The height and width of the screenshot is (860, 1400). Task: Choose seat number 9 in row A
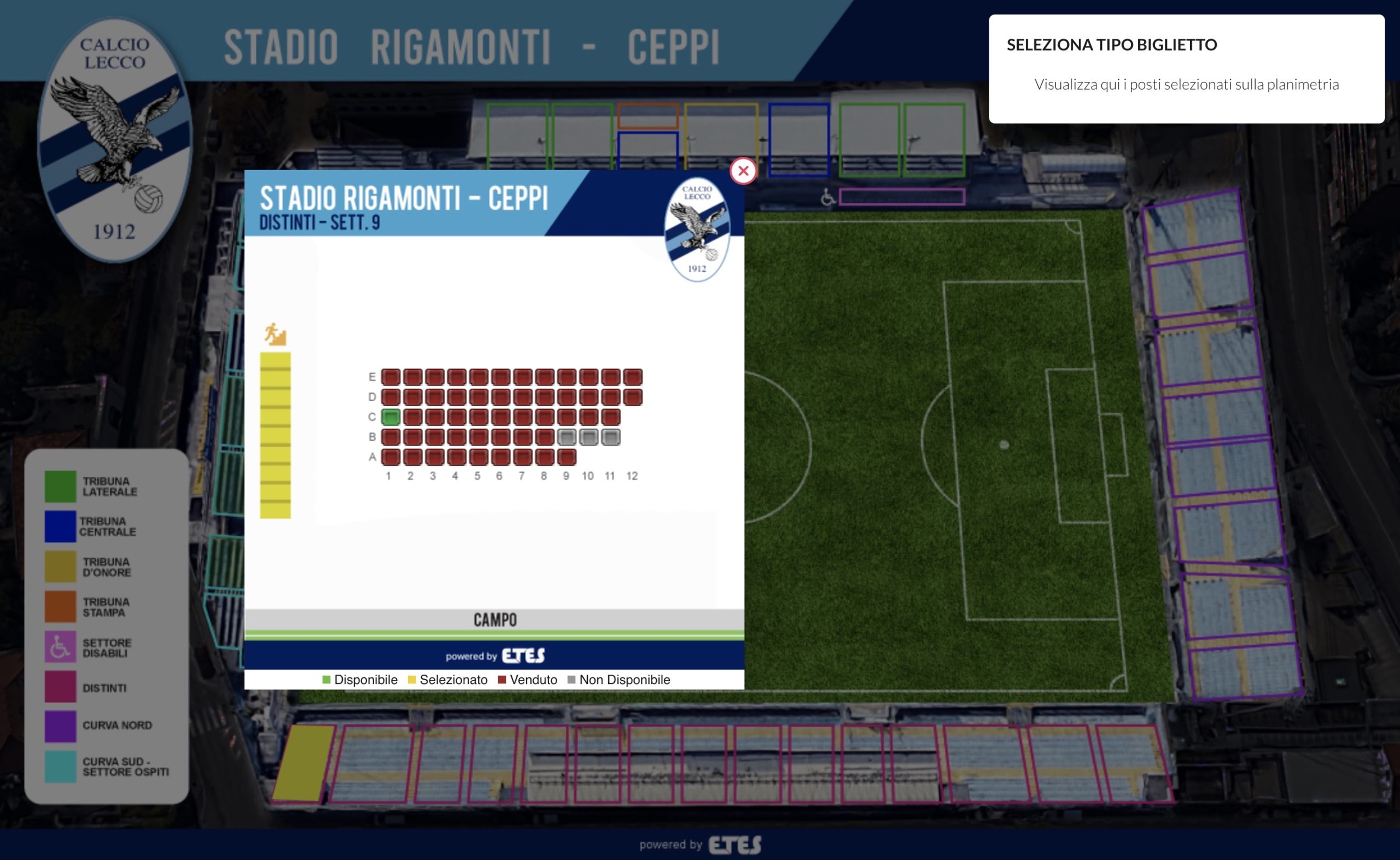click(x=567, y=457)
